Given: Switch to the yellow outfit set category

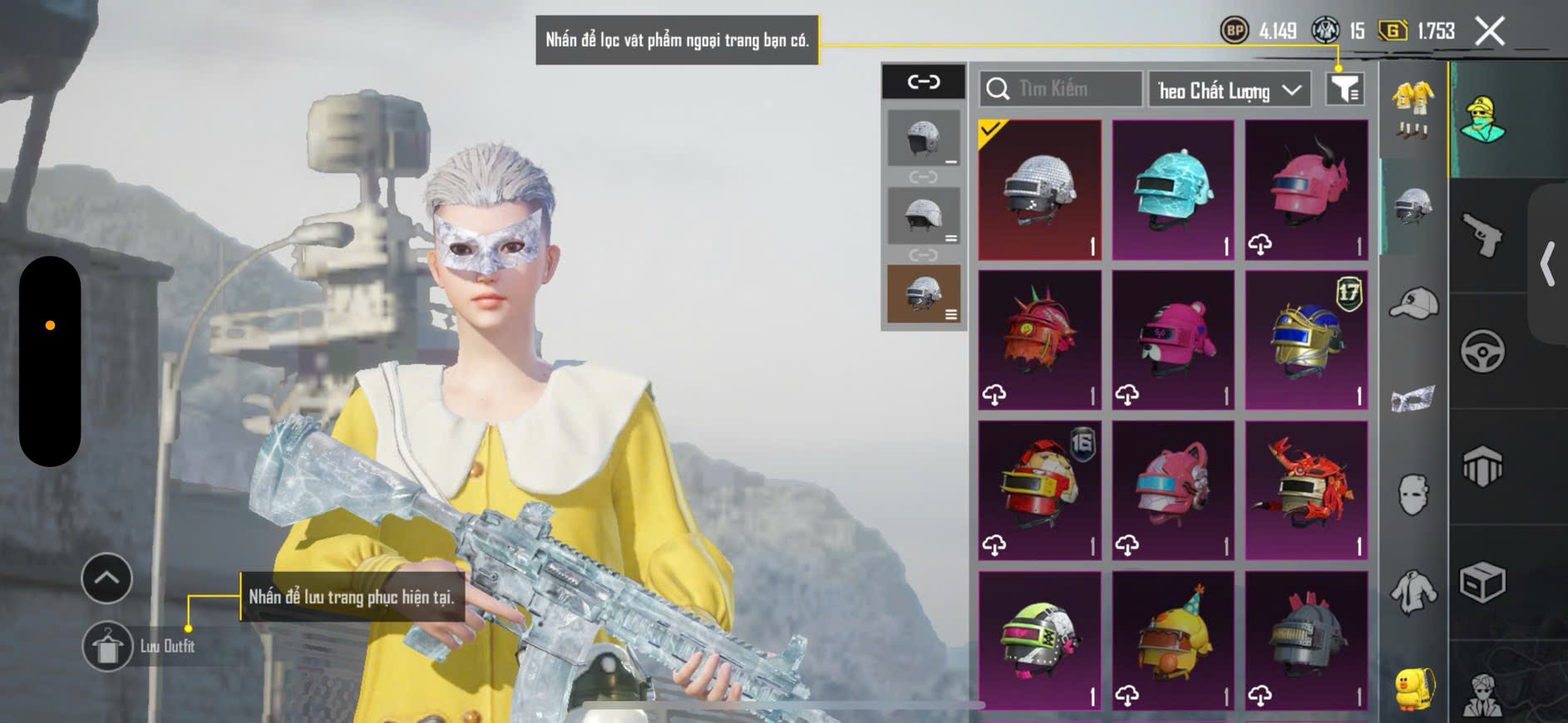Looking at the screenshot, I should click(x=1413, y=108).
